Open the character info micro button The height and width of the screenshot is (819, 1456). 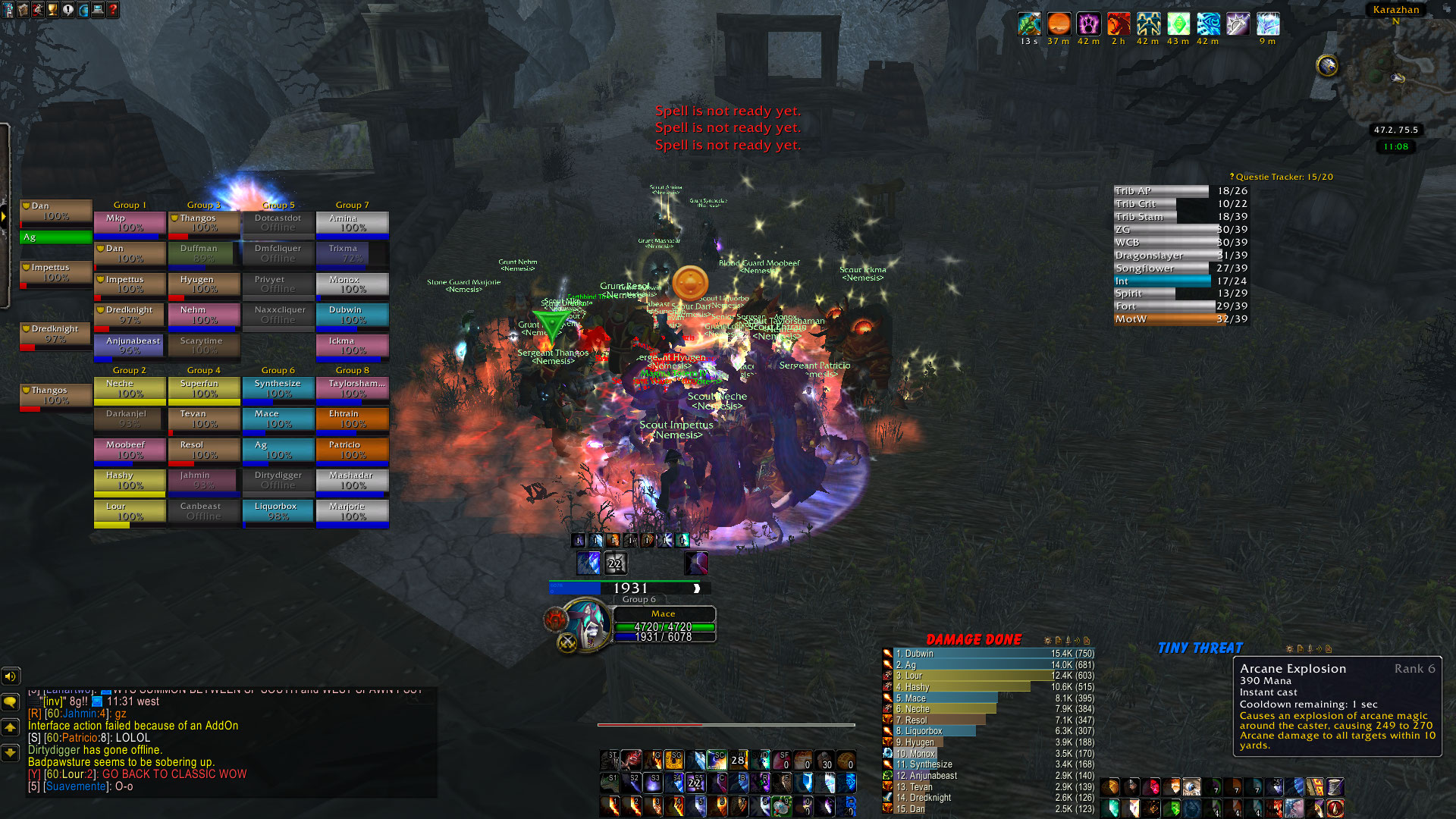tap(8, 10)
